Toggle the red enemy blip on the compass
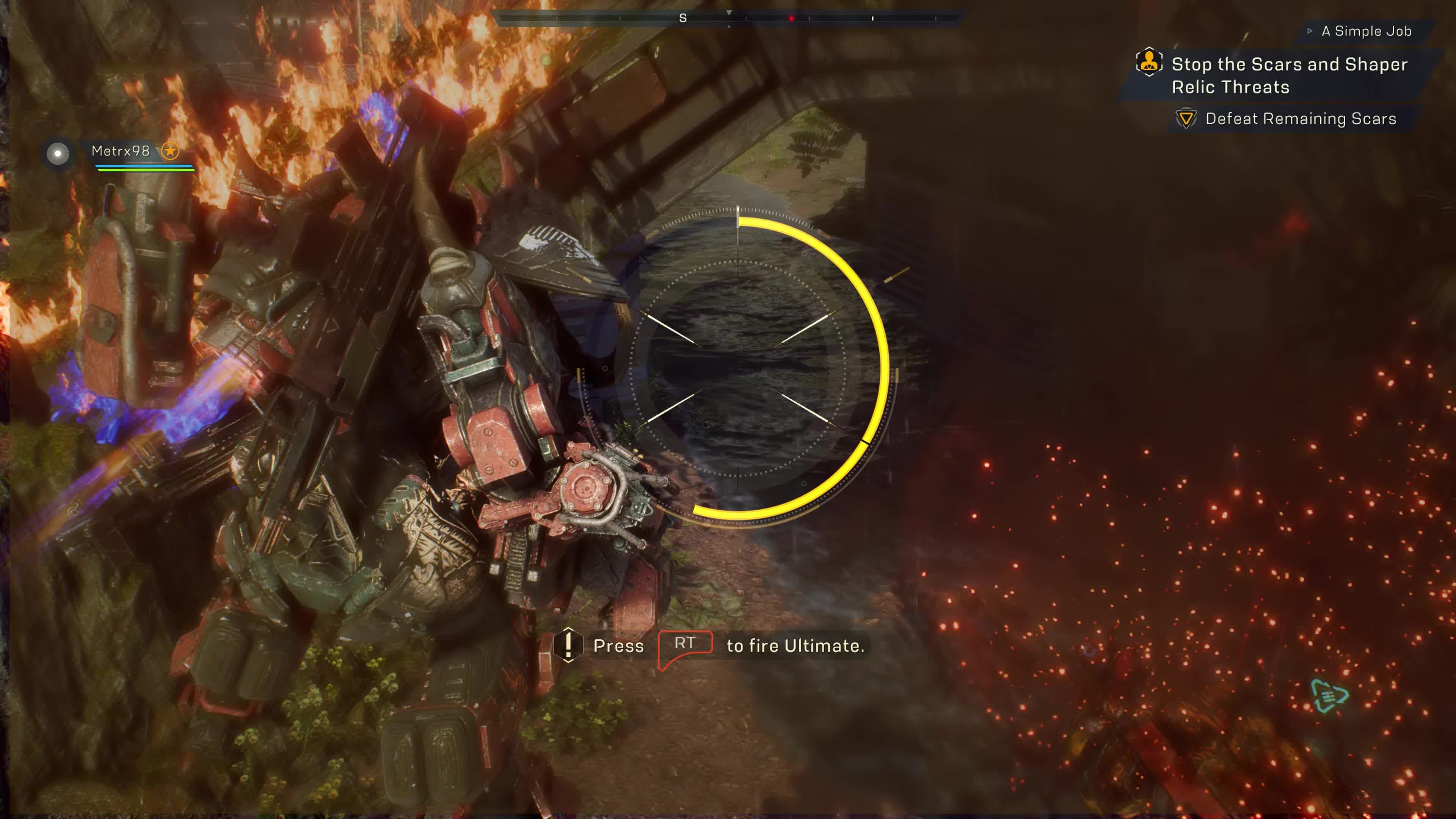This screenshot has height=819, width=1456. 791,17
